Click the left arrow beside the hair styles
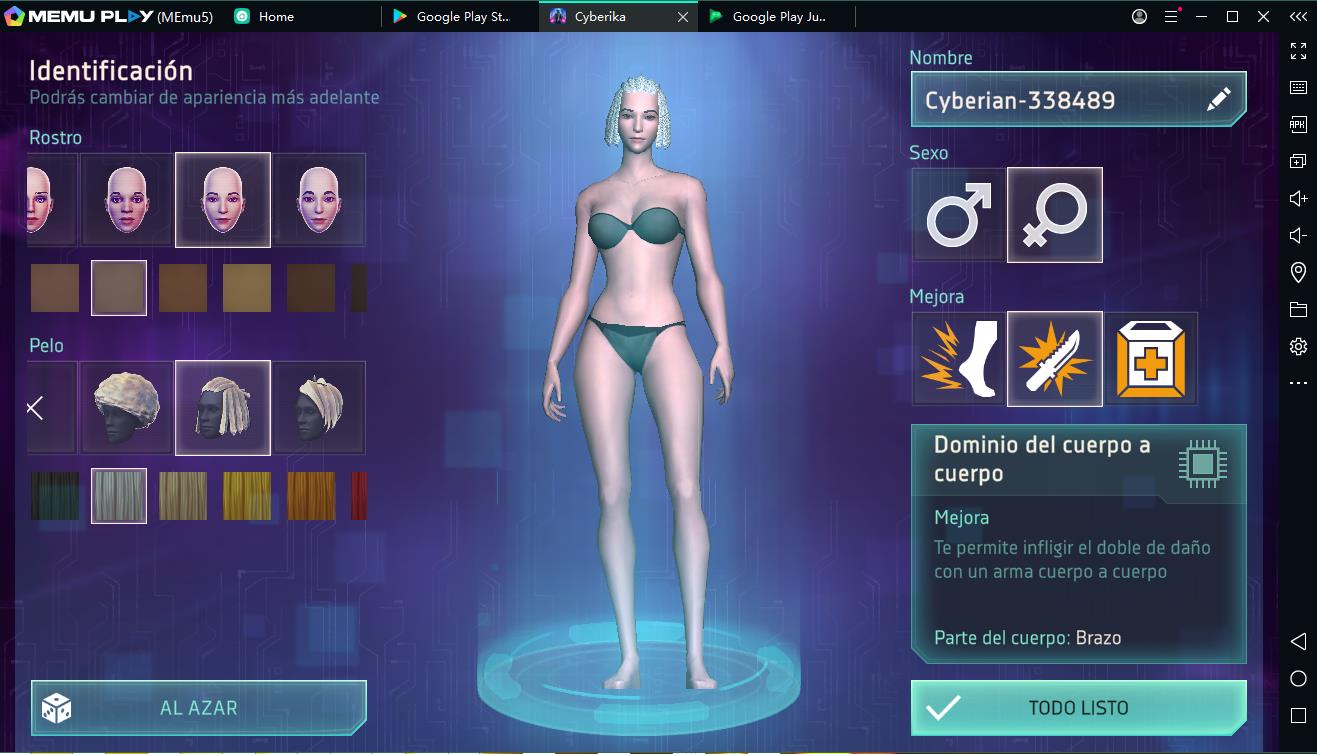 click(x=36, y=408)
